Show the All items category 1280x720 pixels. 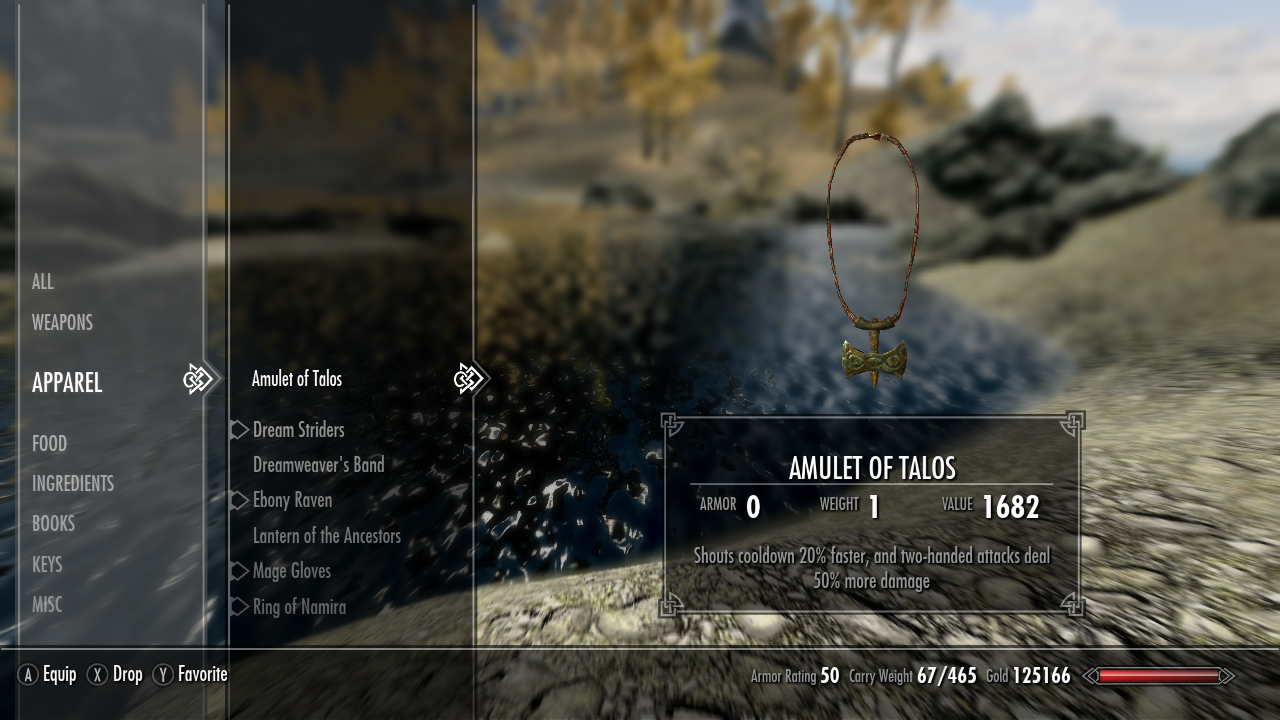(43, 282)
